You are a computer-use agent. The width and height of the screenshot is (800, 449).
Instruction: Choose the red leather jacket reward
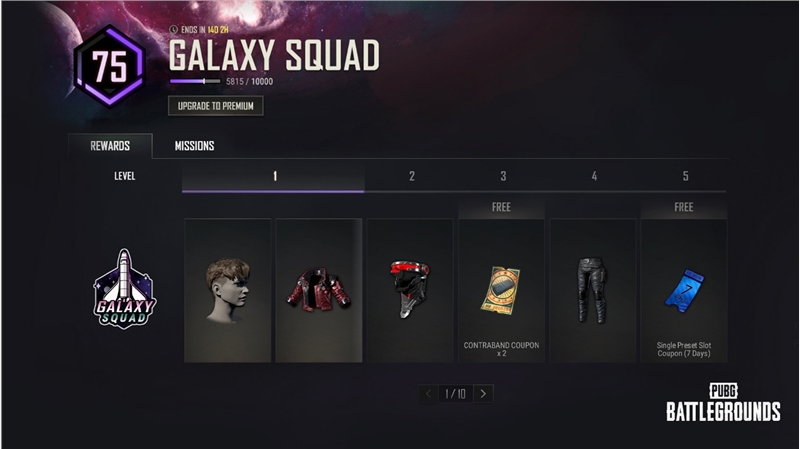pyautogui.click(x=319, y=290)
